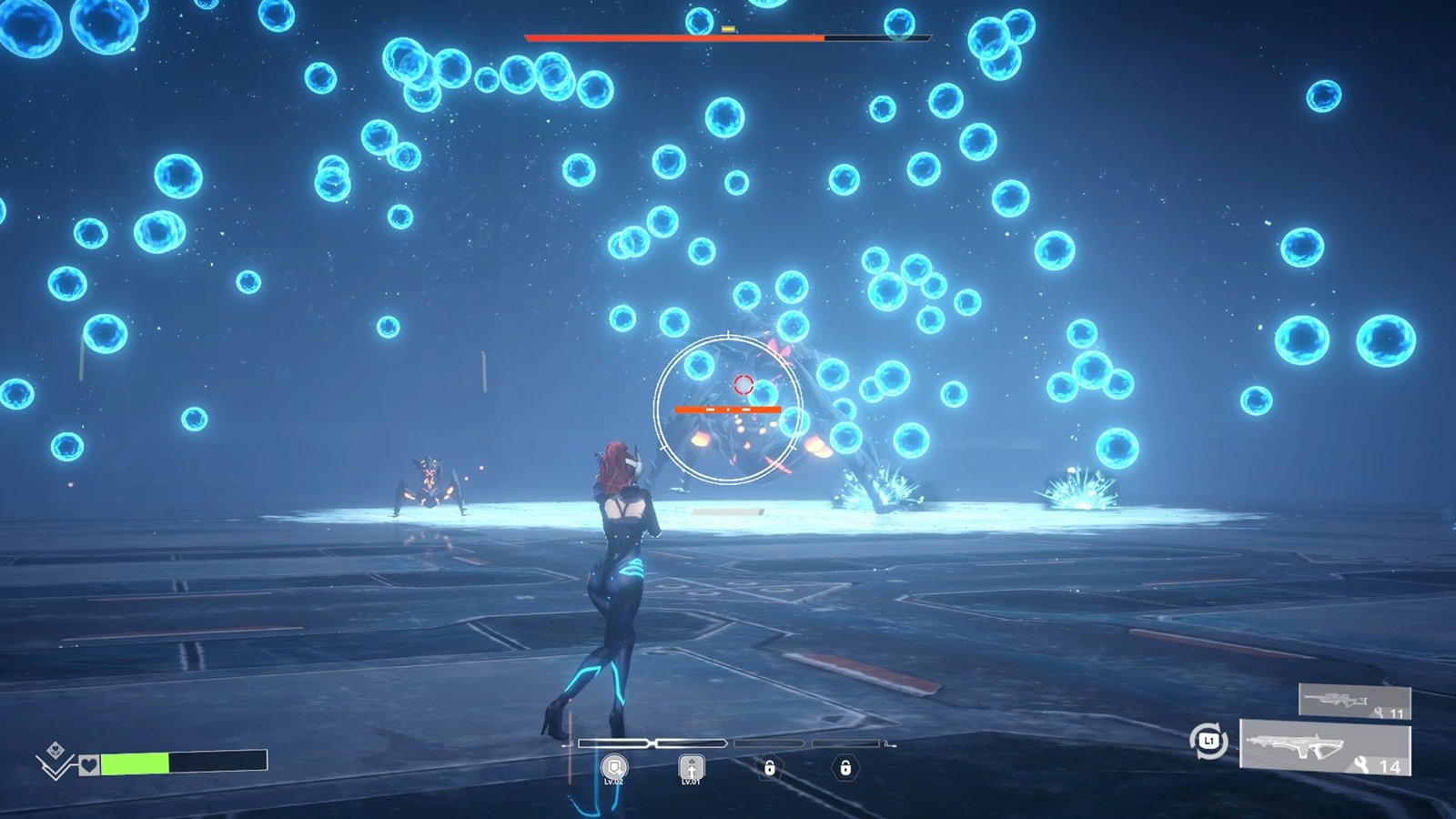This screenshot has height=819, width=1456.
Task: Use the upward-arrow skill marked Lv.01
Action: (x=692, y=768)
